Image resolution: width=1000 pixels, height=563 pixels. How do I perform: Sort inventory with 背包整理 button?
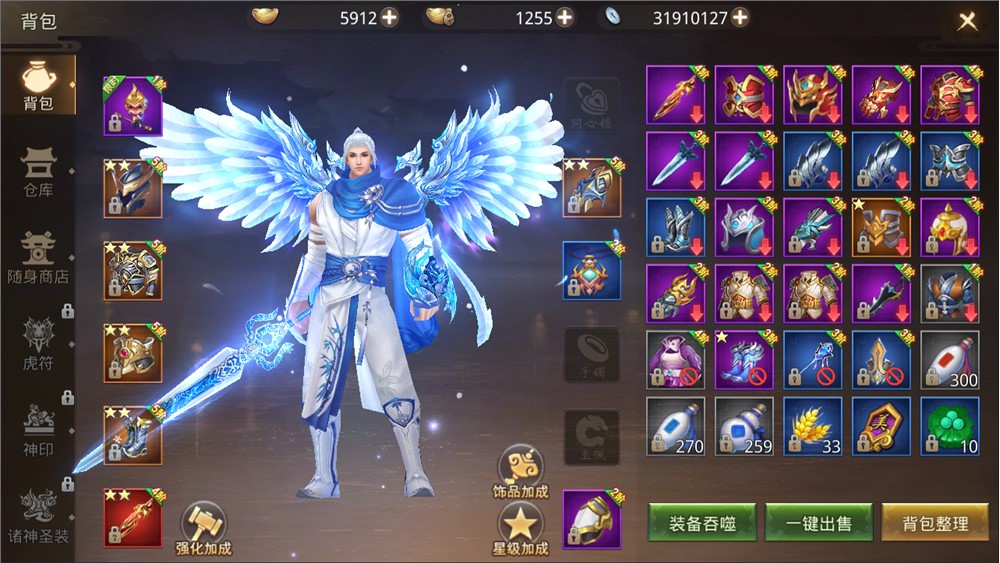pos(935,523)
